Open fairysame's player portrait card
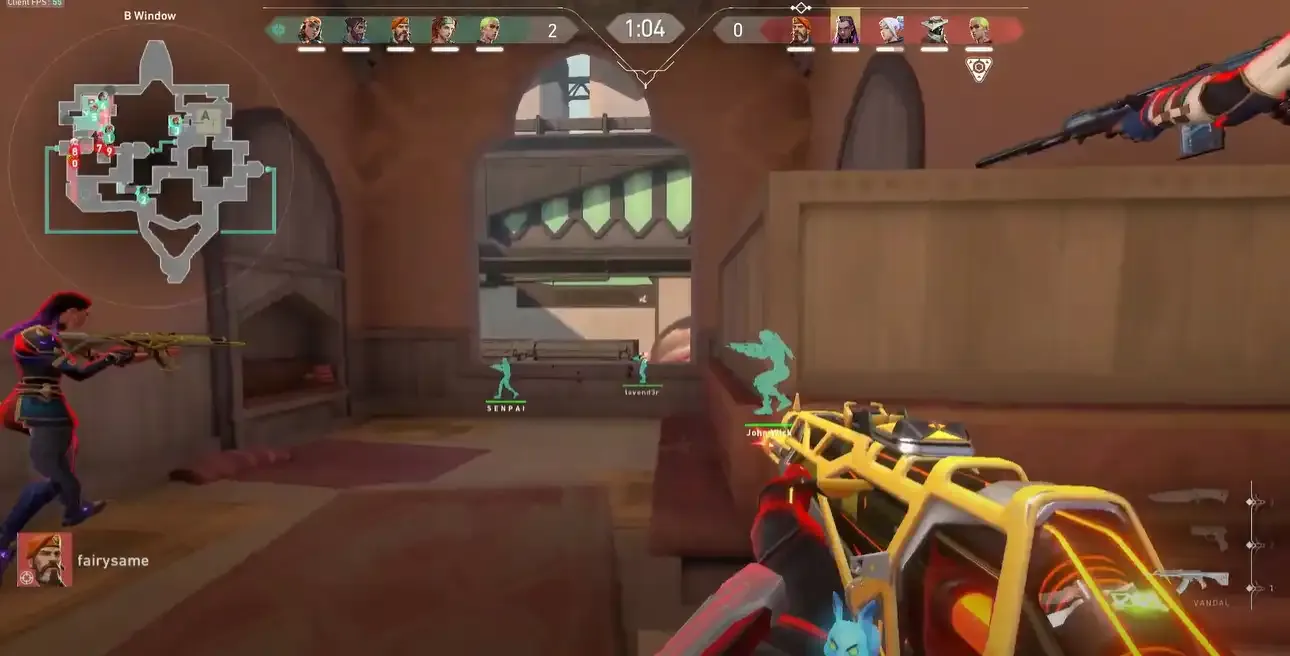1290x656 pixels. pyautogui.click(x=45, y=560)
